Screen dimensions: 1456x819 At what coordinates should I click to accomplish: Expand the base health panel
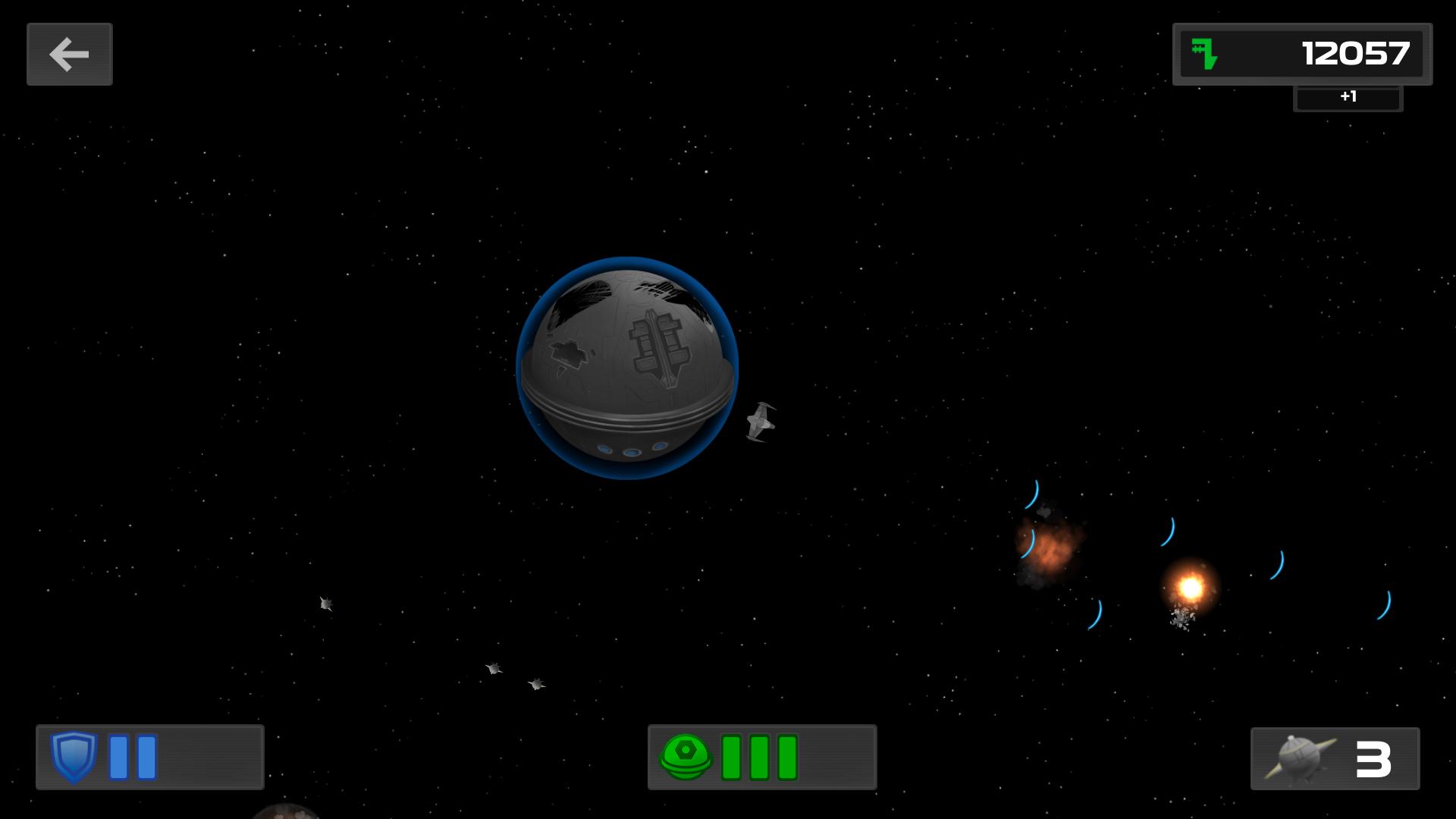[762, 758]
